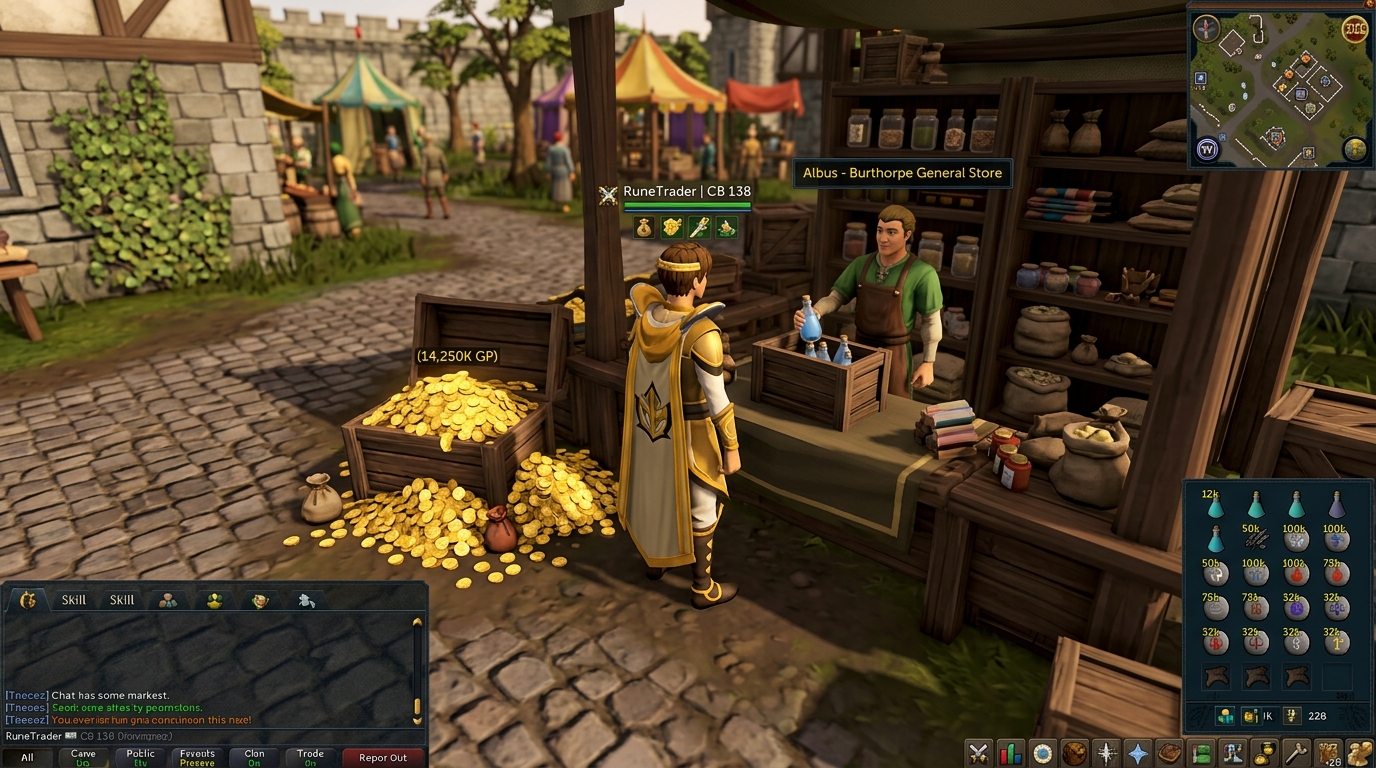Toggle Clan chat off

(x=253, y=755)
